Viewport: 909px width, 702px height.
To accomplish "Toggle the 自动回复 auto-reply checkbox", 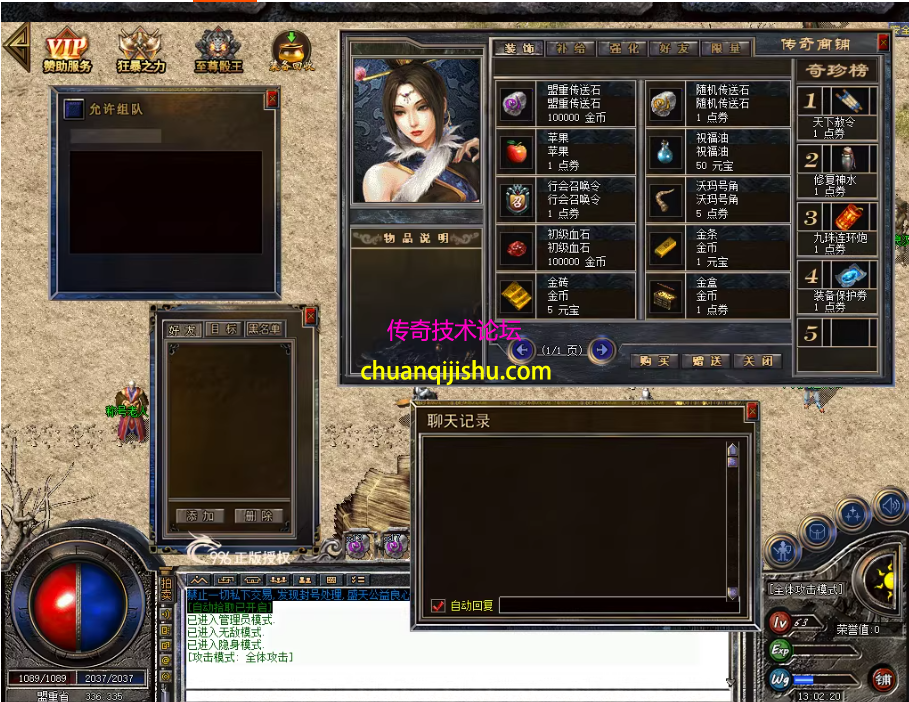I will 437,605.
